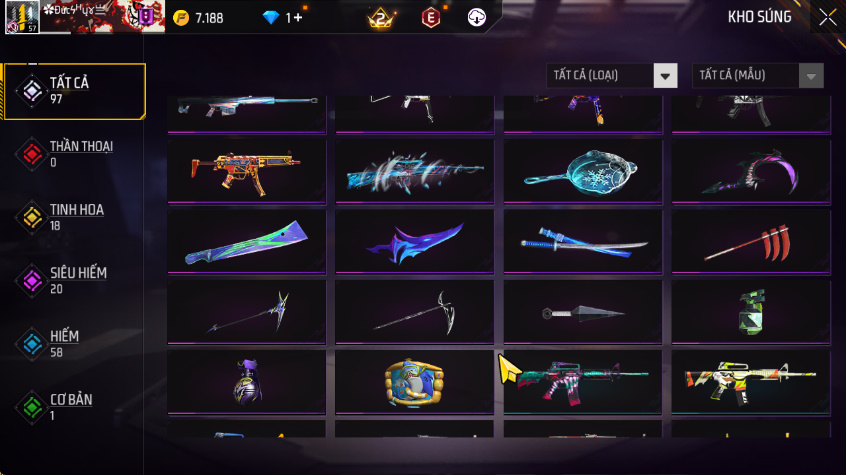
Task: Open the player profile avatar
Action: click(25, 17)
